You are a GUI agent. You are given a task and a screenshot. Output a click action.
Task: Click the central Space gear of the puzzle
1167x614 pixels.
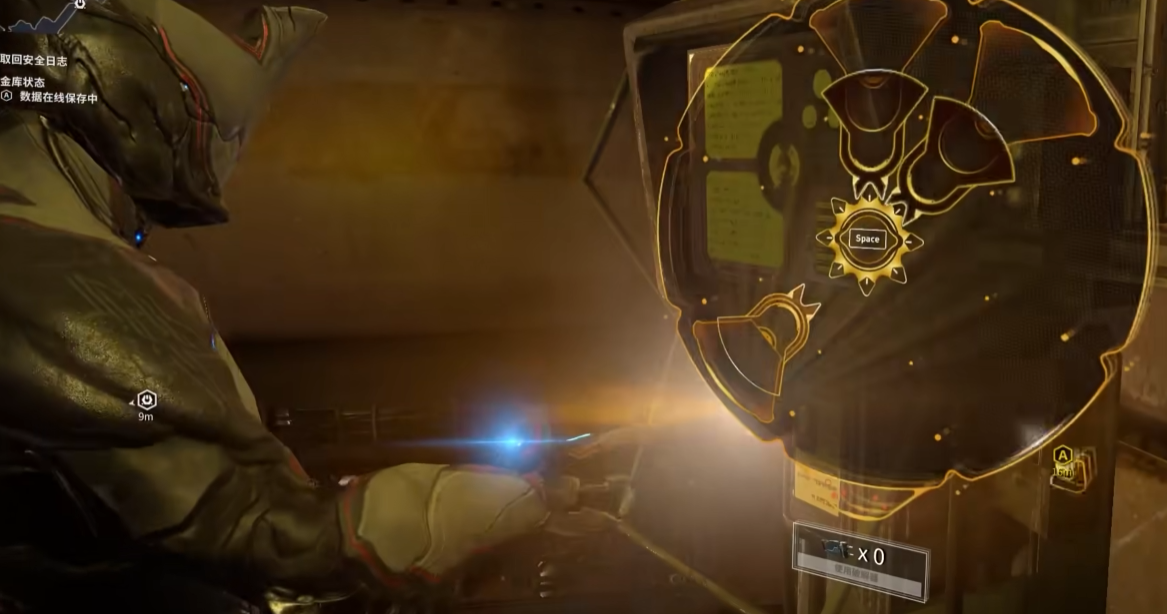tap(867, 239)
